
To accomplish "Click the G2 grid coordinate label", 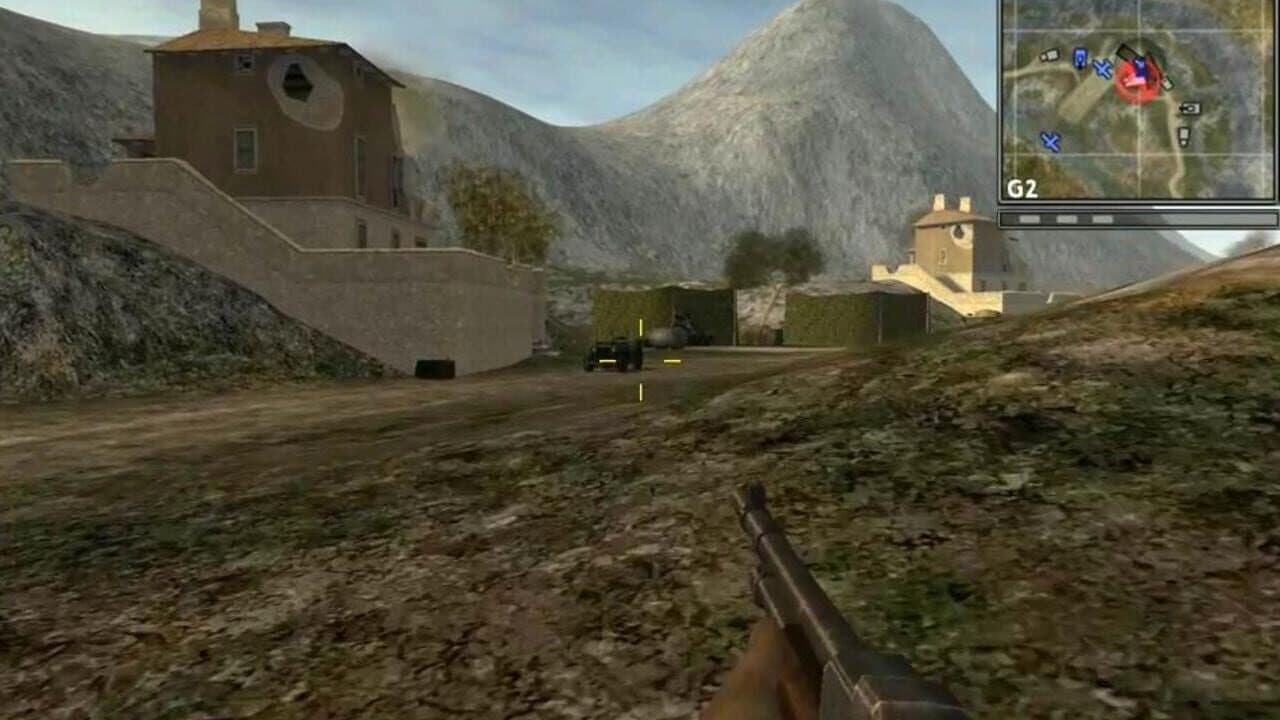I will 1021,187.
